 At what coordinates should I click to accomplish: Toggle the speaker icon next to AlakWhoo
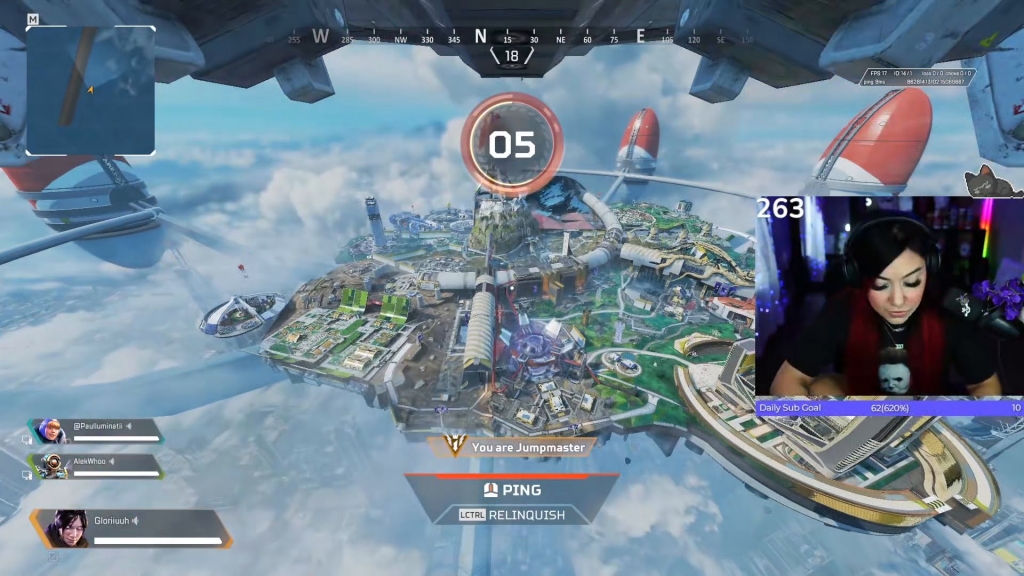(112, 461)
